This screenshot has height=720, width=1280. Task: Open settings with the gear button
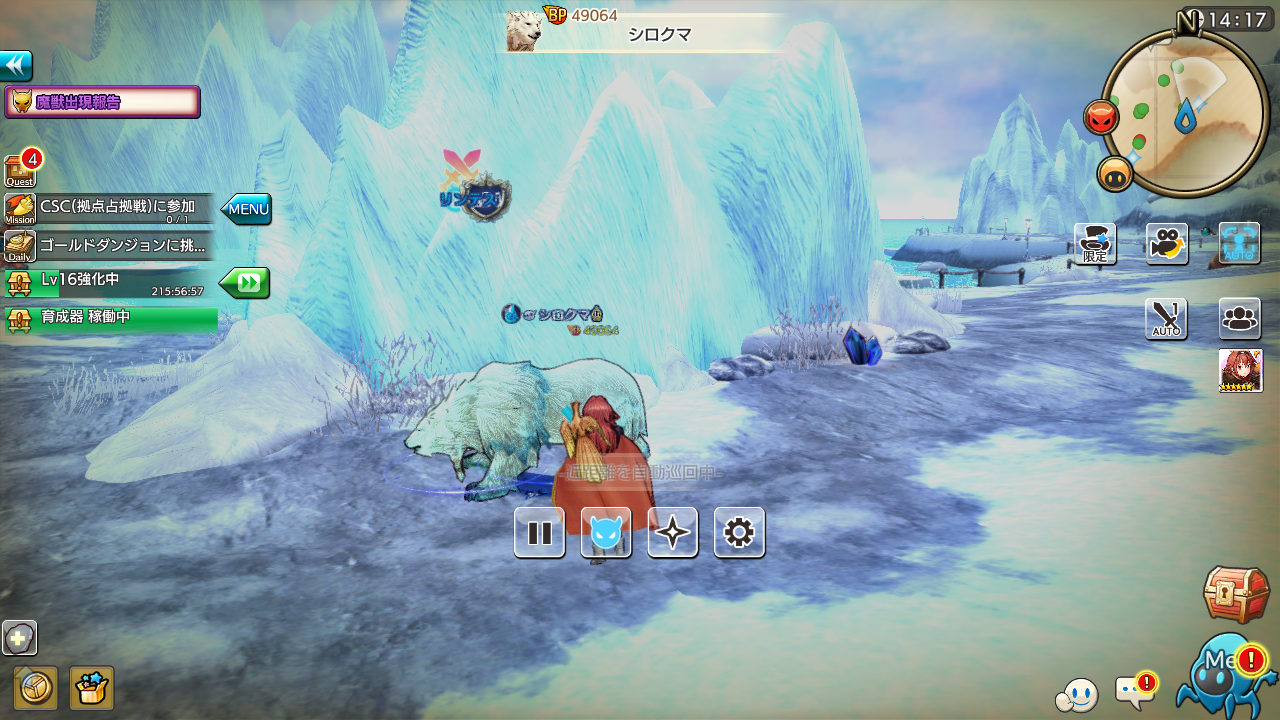point(739,532)
